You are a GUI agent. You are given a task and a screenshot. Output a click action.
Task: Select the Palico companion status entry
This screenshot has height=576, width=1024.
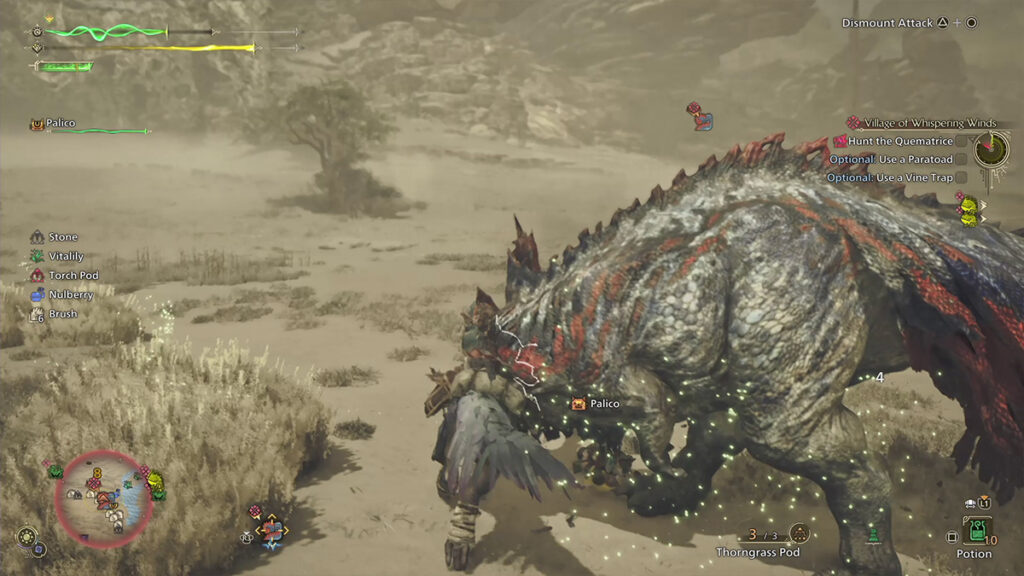point(60,124)
